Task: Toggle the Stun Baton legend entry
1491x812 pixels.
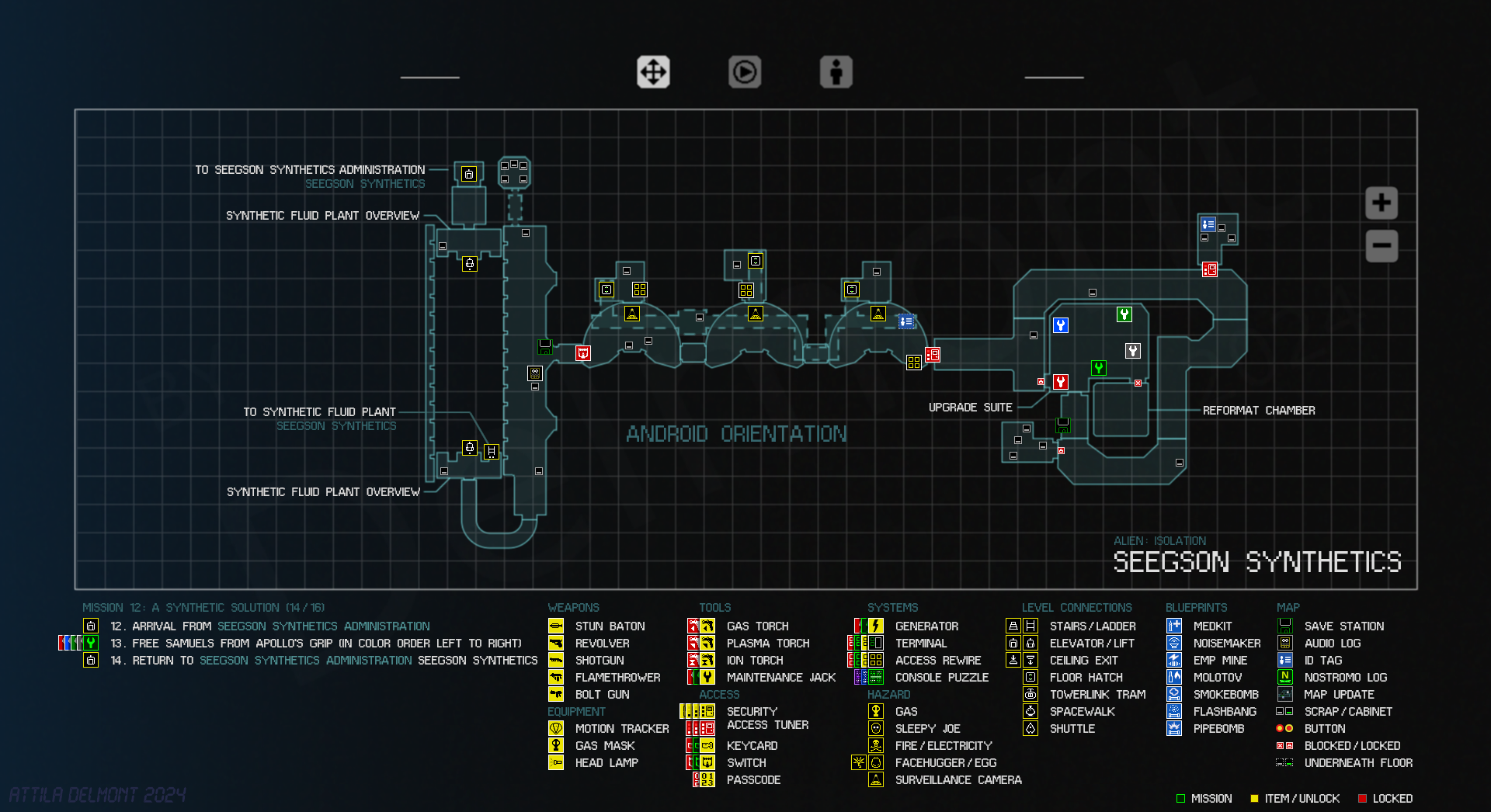Action: click(610, 626)
